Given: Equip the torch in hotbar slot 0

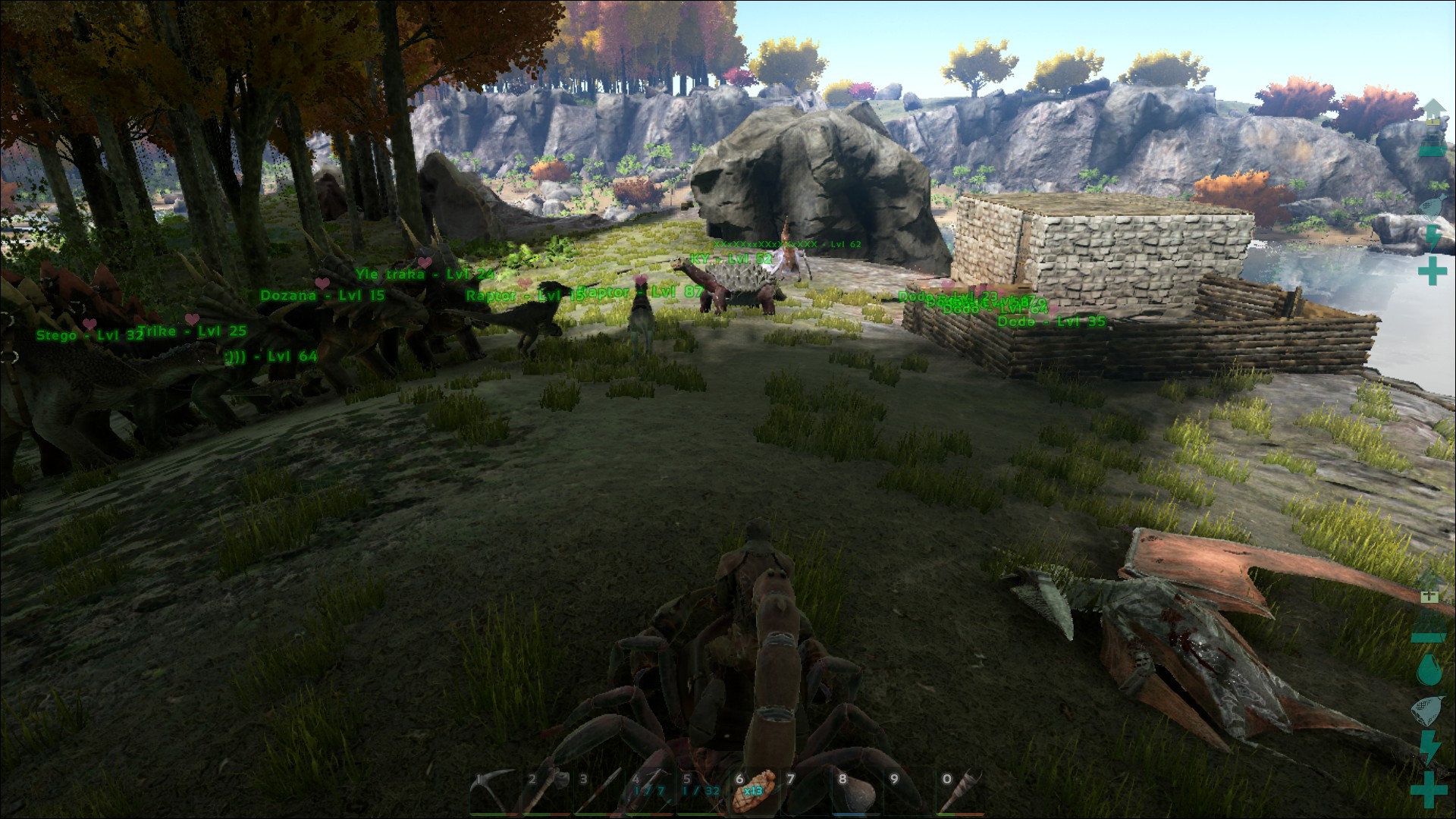Looking at the screenshot, I should point(962,792).
